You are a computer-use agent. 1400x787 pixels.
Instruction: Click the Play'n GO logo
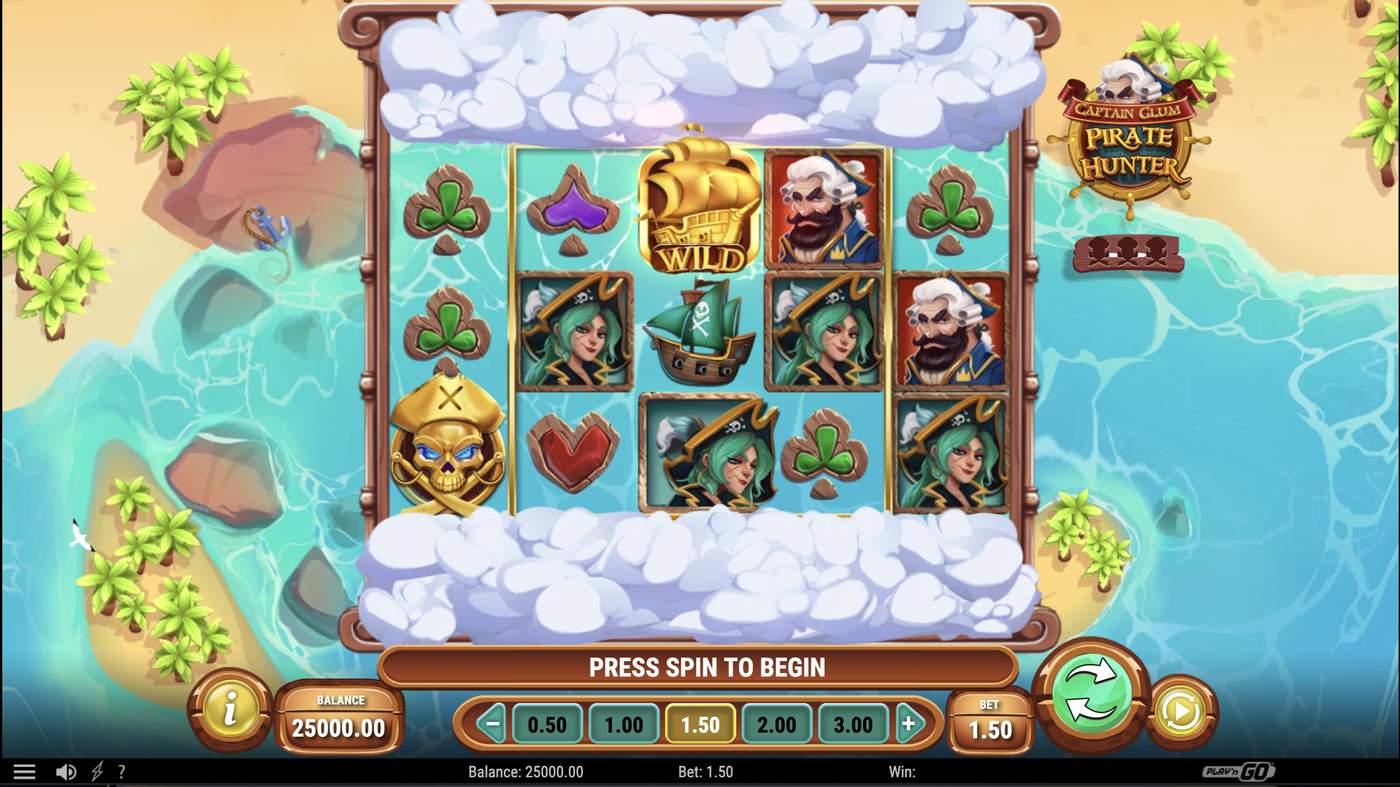pos(1239,770)
